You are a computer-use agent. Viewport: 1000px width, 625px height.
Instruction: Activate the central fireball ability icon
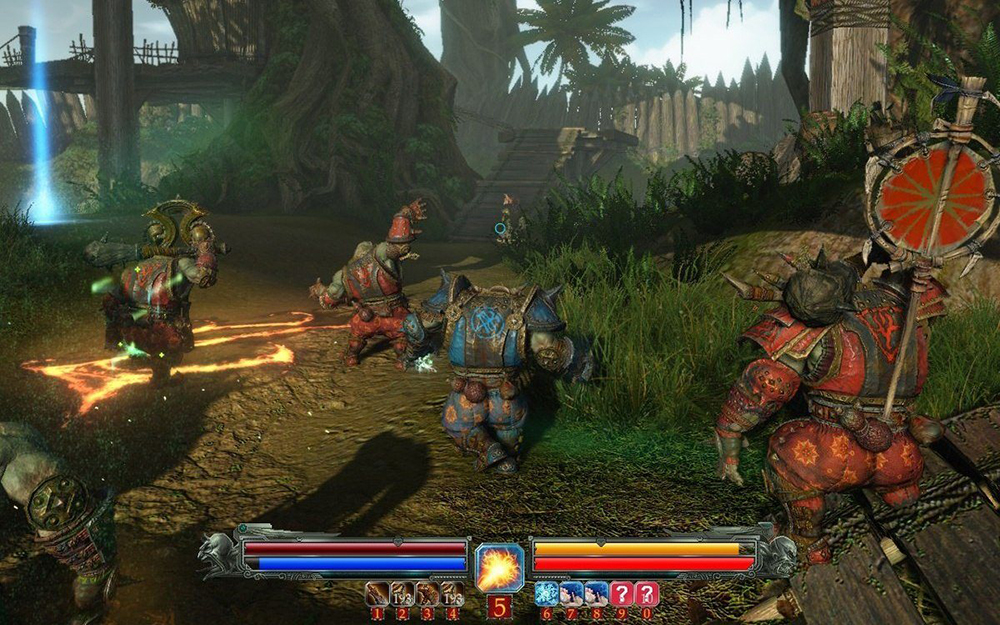click(500, 568)
